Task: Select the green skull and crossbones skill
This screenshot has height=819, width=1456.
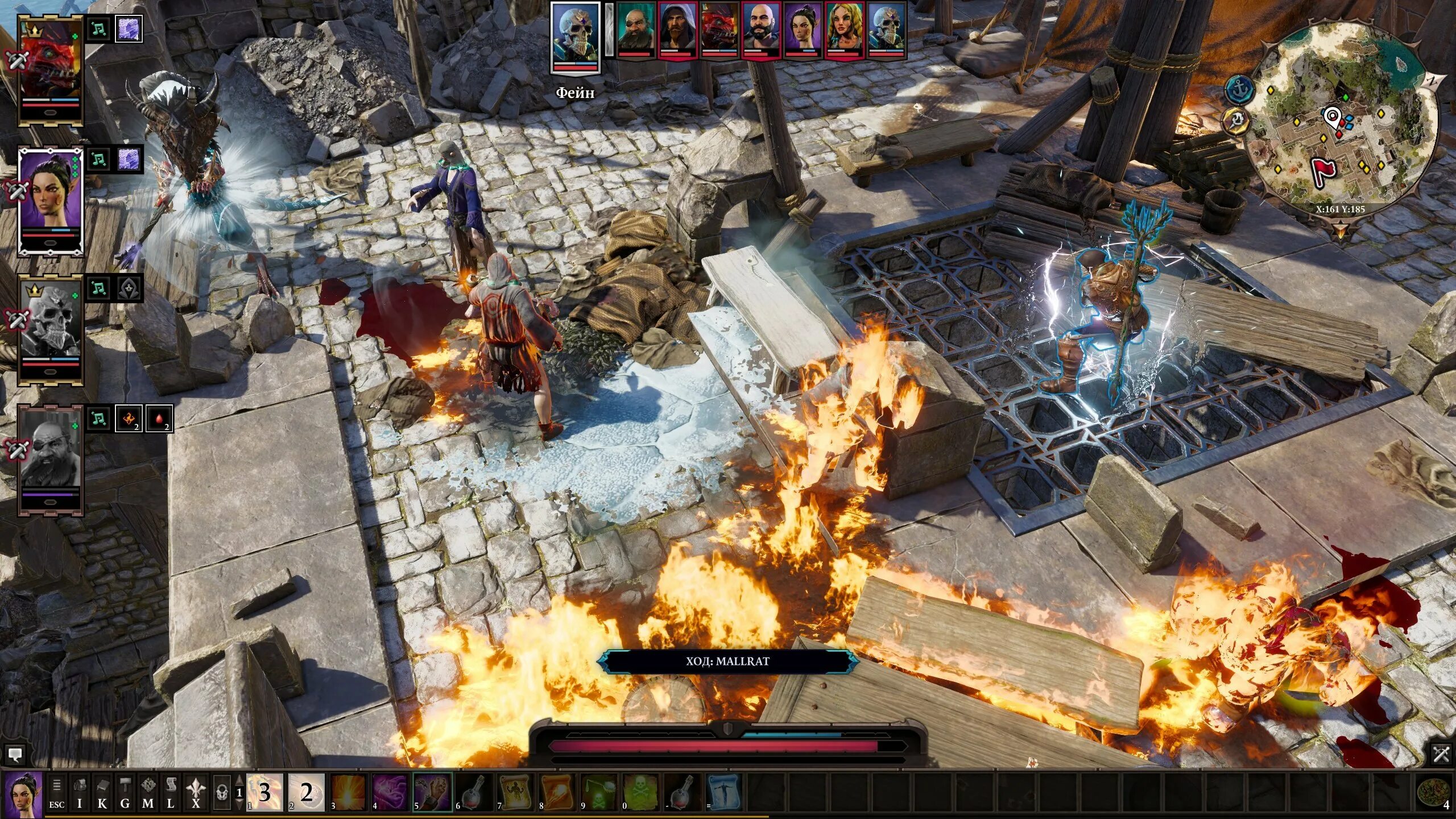Action: click(x=641, y=792)
